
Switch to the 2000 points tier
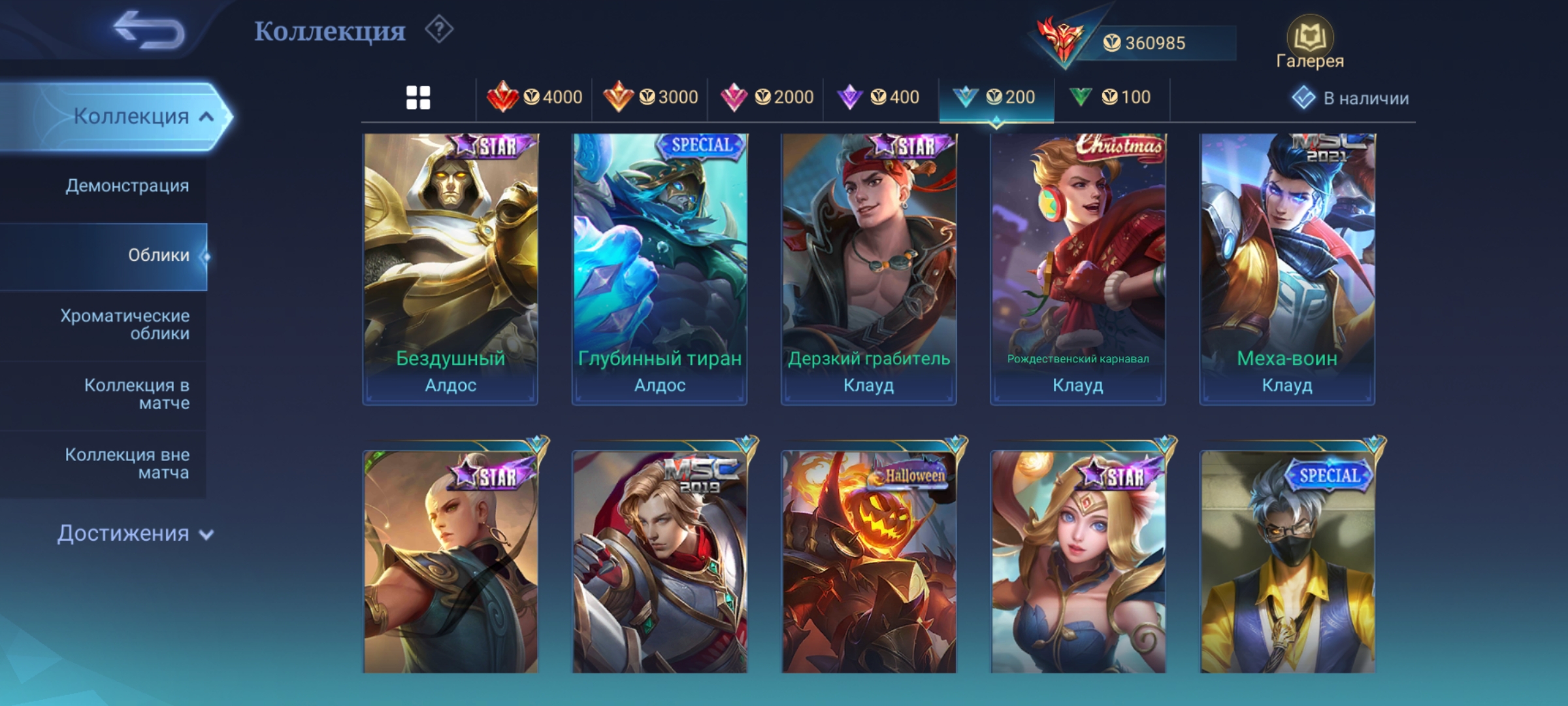(x=766, y=98)
